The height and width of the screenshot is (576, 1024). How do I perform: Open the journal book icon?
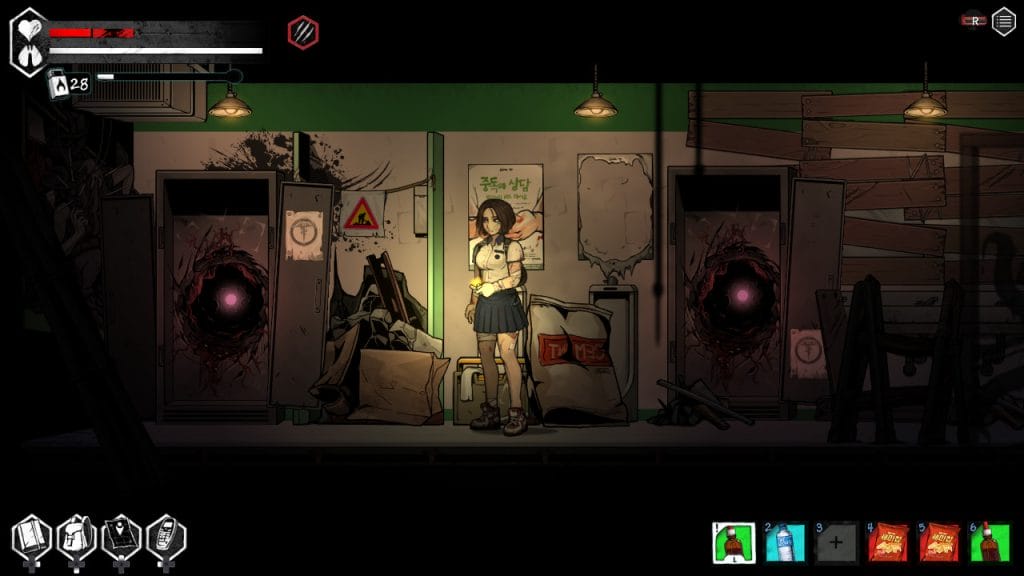tap(31, 539)
